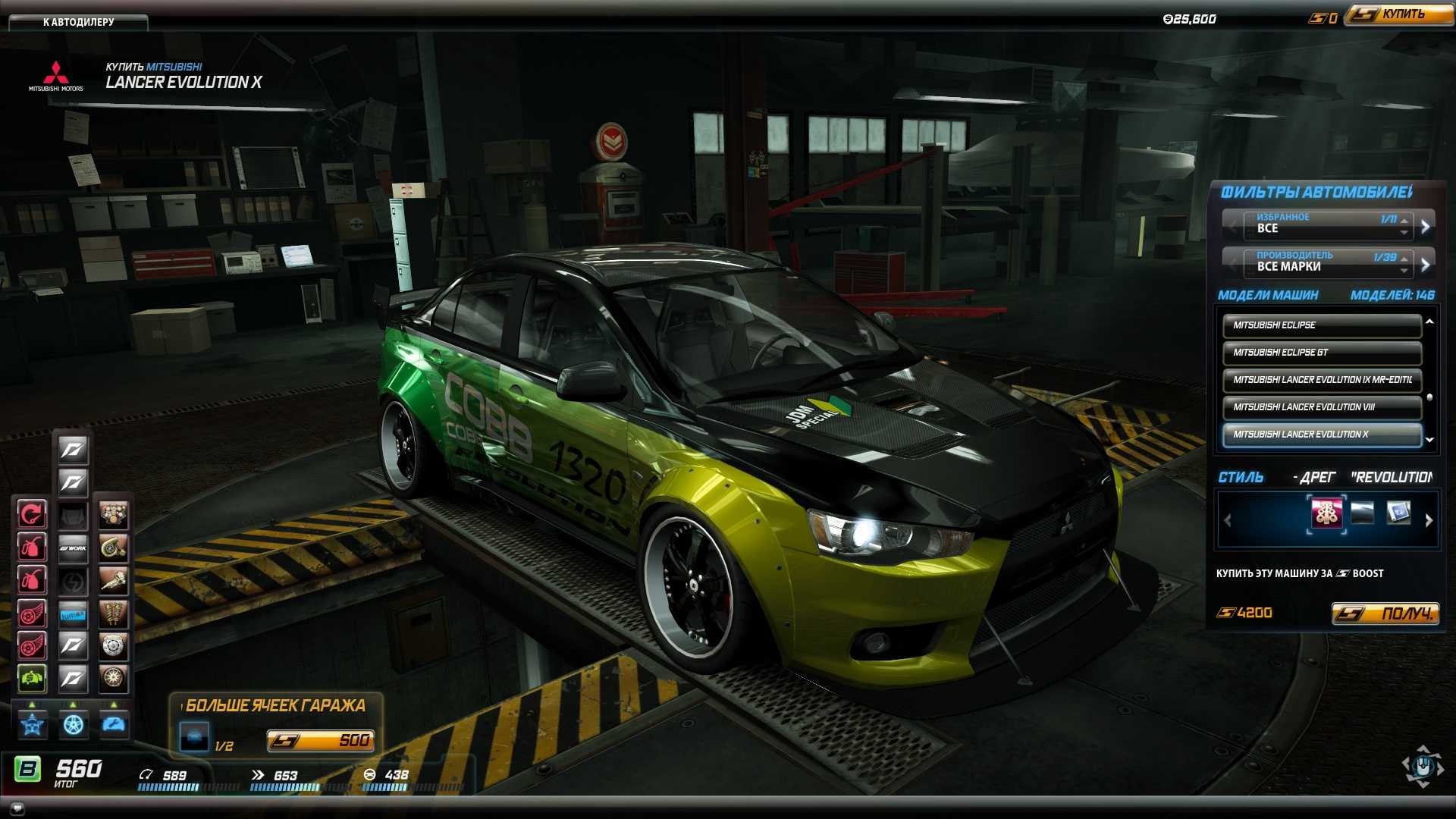Open the blue car-wrench tuning category
Viewport: 1456px width, 819px height.
pyautogui.click(x=114, y=725)
